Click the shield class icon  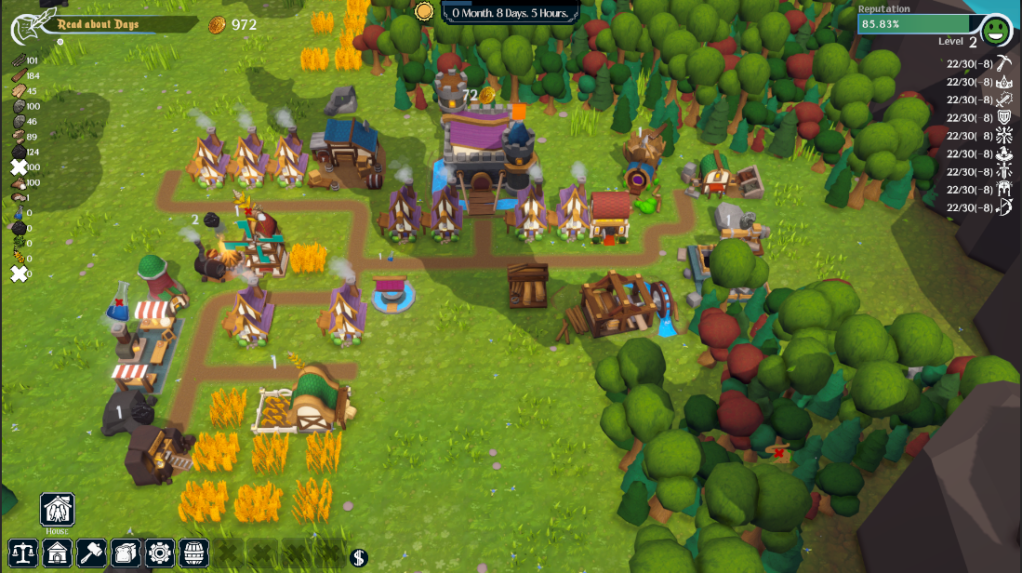(1005, 118)
